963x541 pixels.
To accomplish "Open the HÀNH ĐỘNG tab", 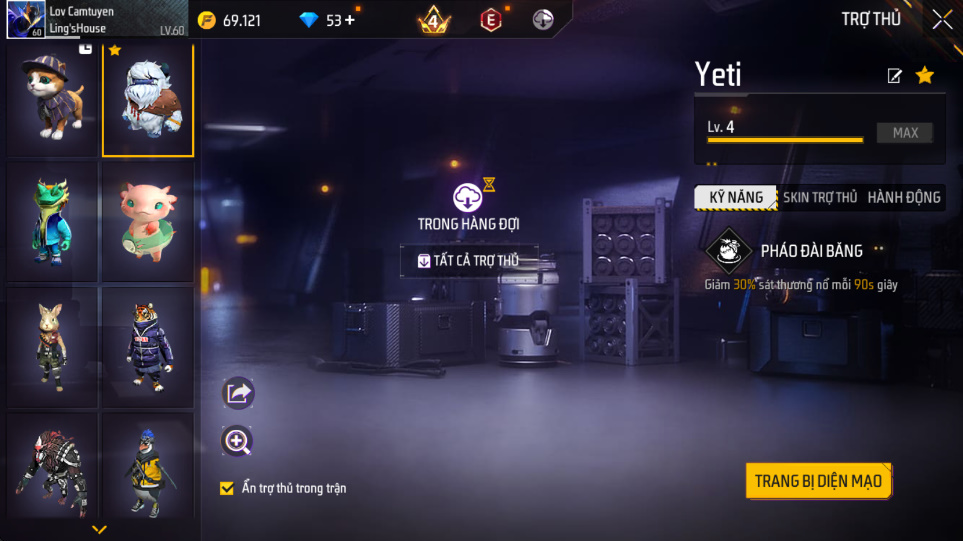I will [903, 197].
